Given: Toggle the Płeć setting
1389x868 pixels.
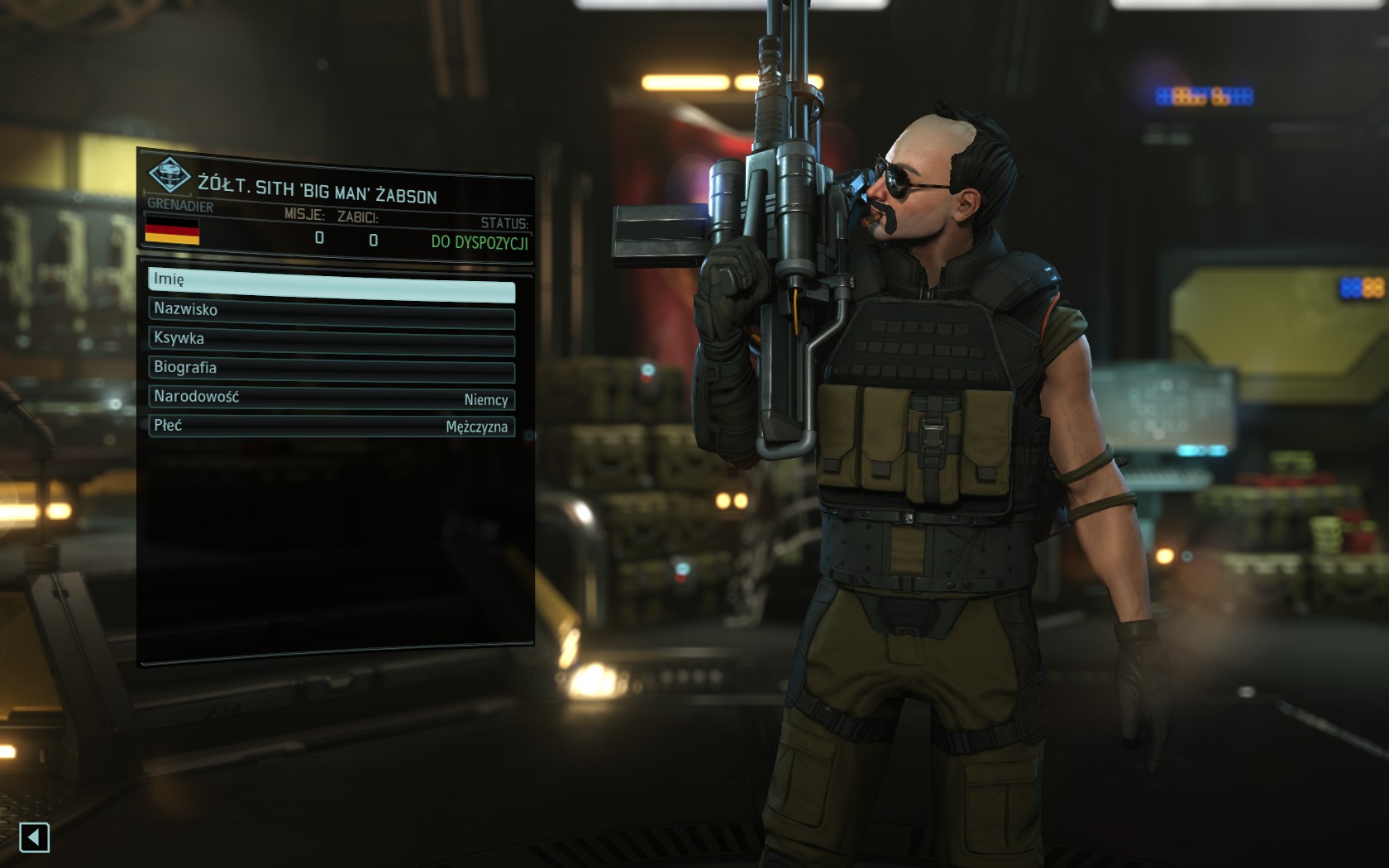Looking at the screenshot, I should pyautogui.click(x=331, y=426).
